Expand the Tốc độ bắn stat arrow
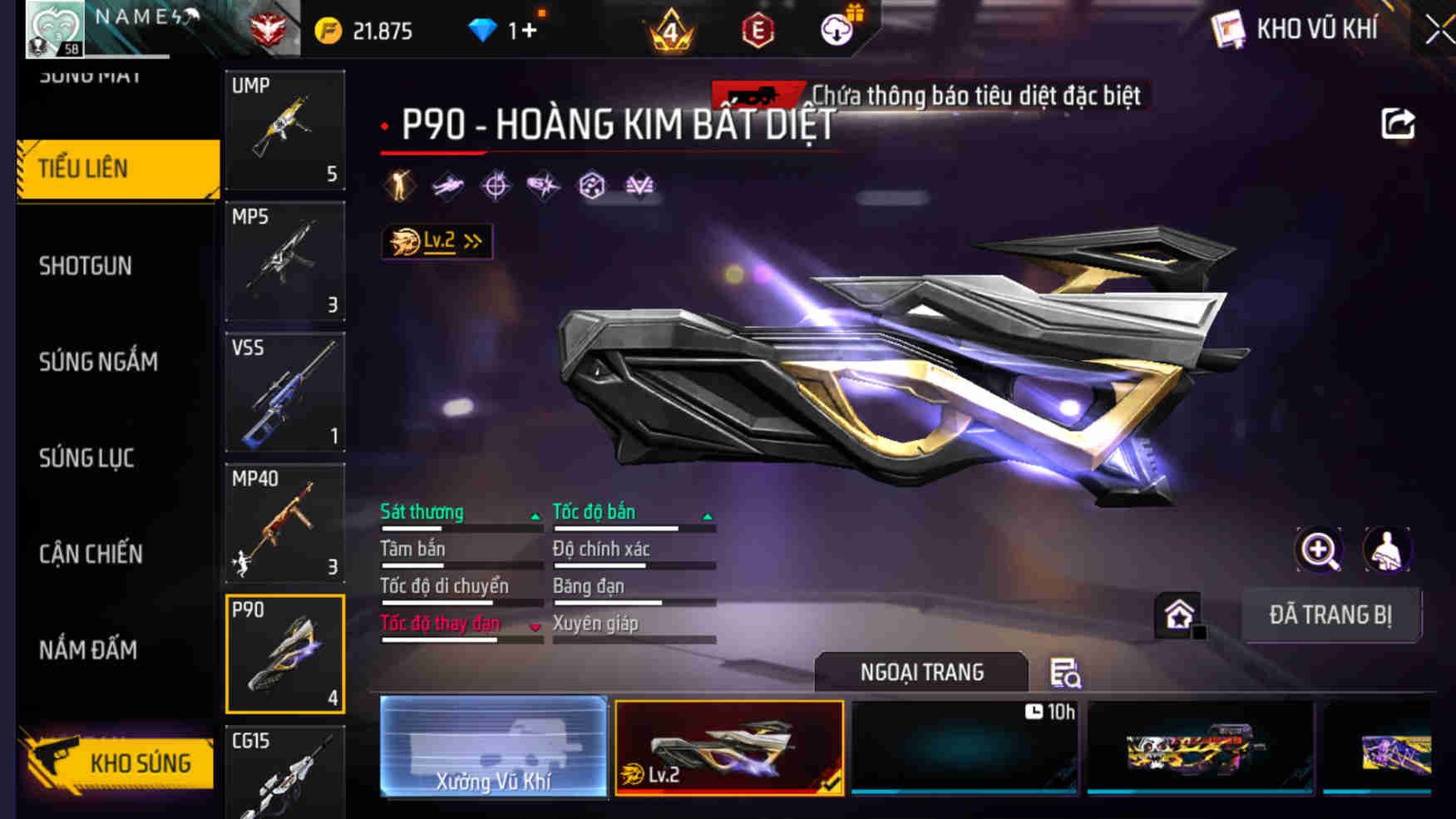The image size is (1456, 819). (x=708, y=516)
